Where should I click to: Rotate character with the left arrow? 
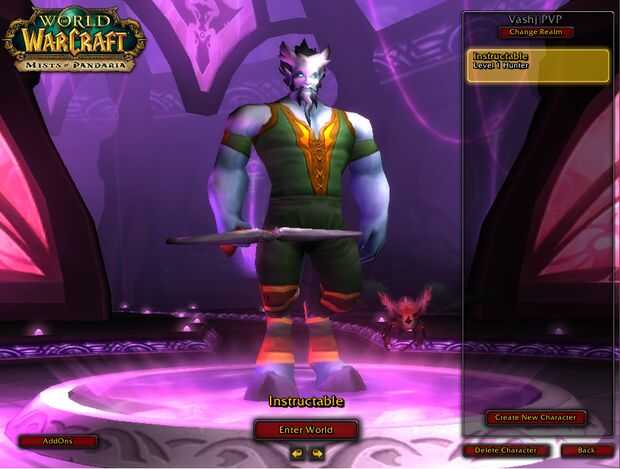tap(296, 453)
